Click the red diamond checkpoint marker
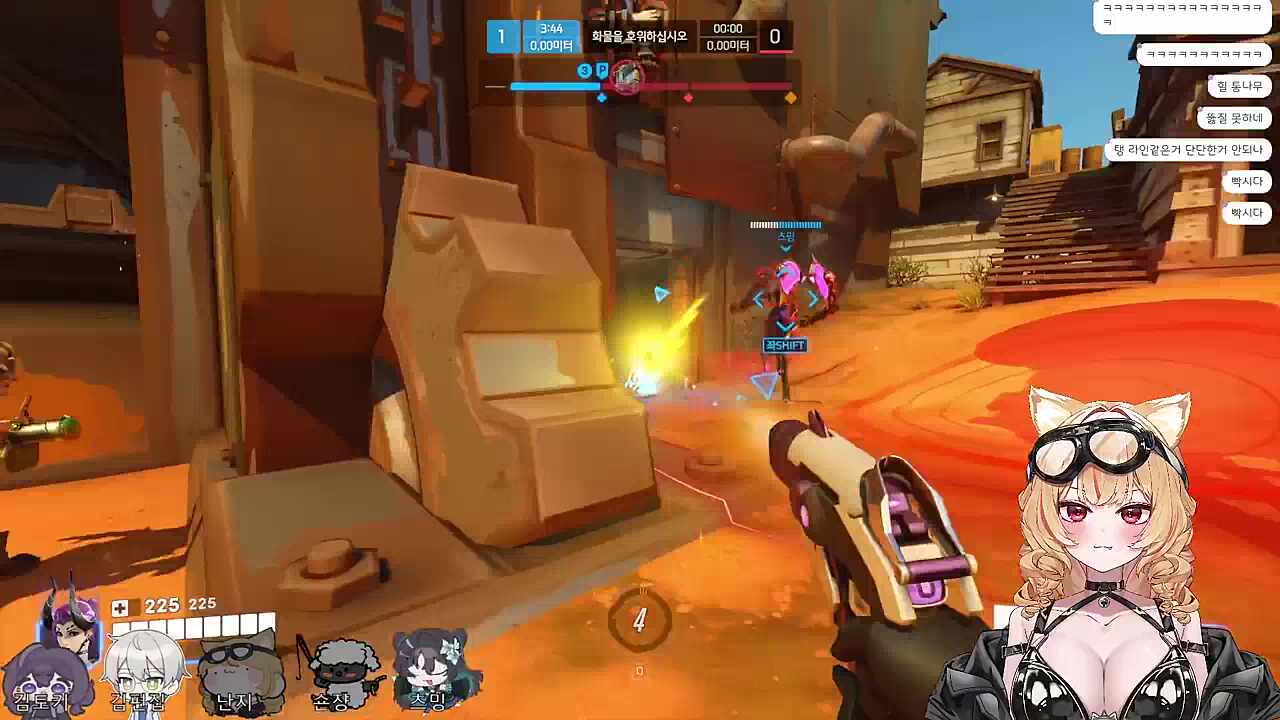The width and height of the screenshot is (1280, 720). click(688, 98)
